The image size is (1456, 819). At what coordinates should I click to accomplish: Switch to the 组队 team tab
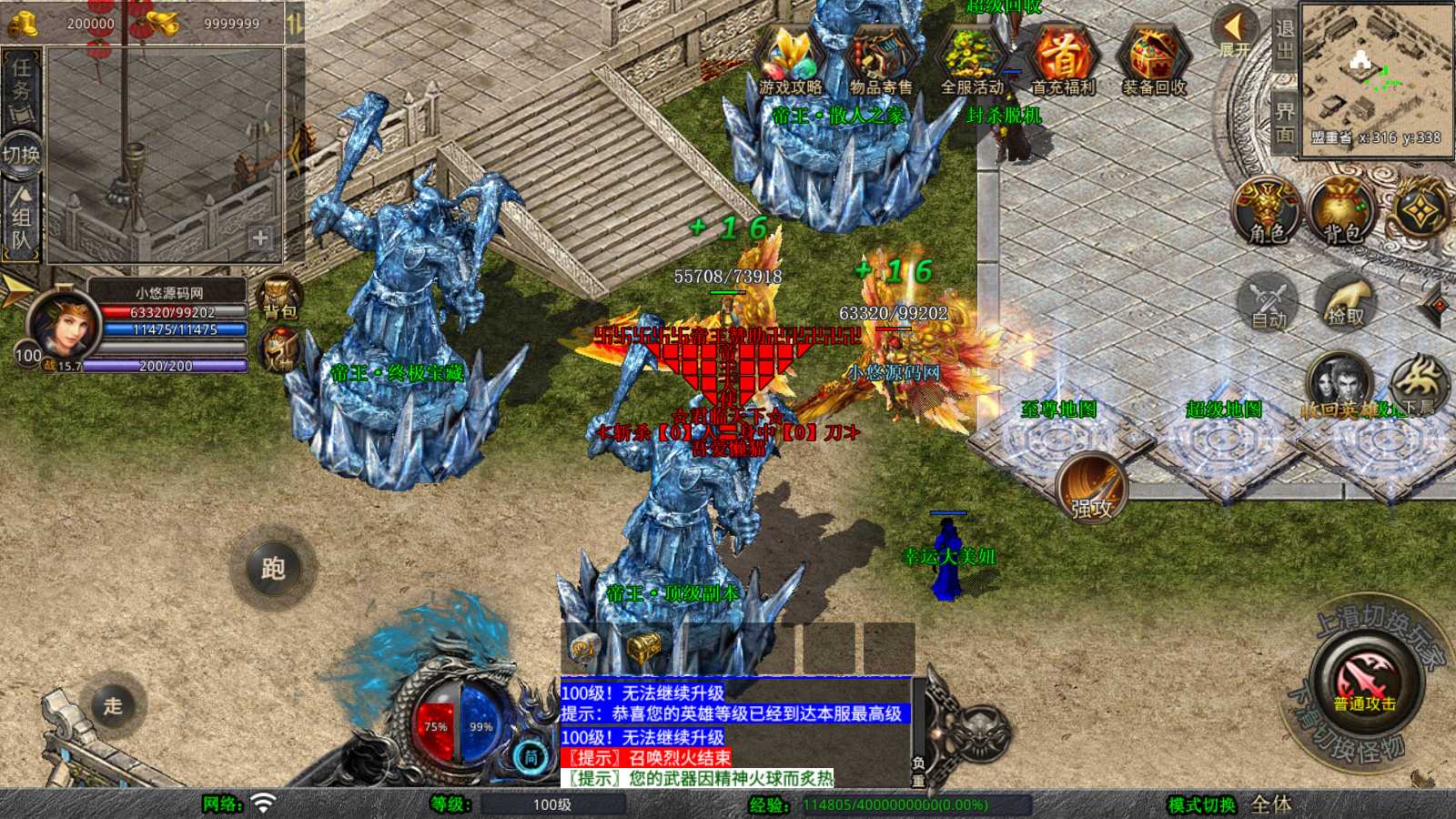coord(21,218)
